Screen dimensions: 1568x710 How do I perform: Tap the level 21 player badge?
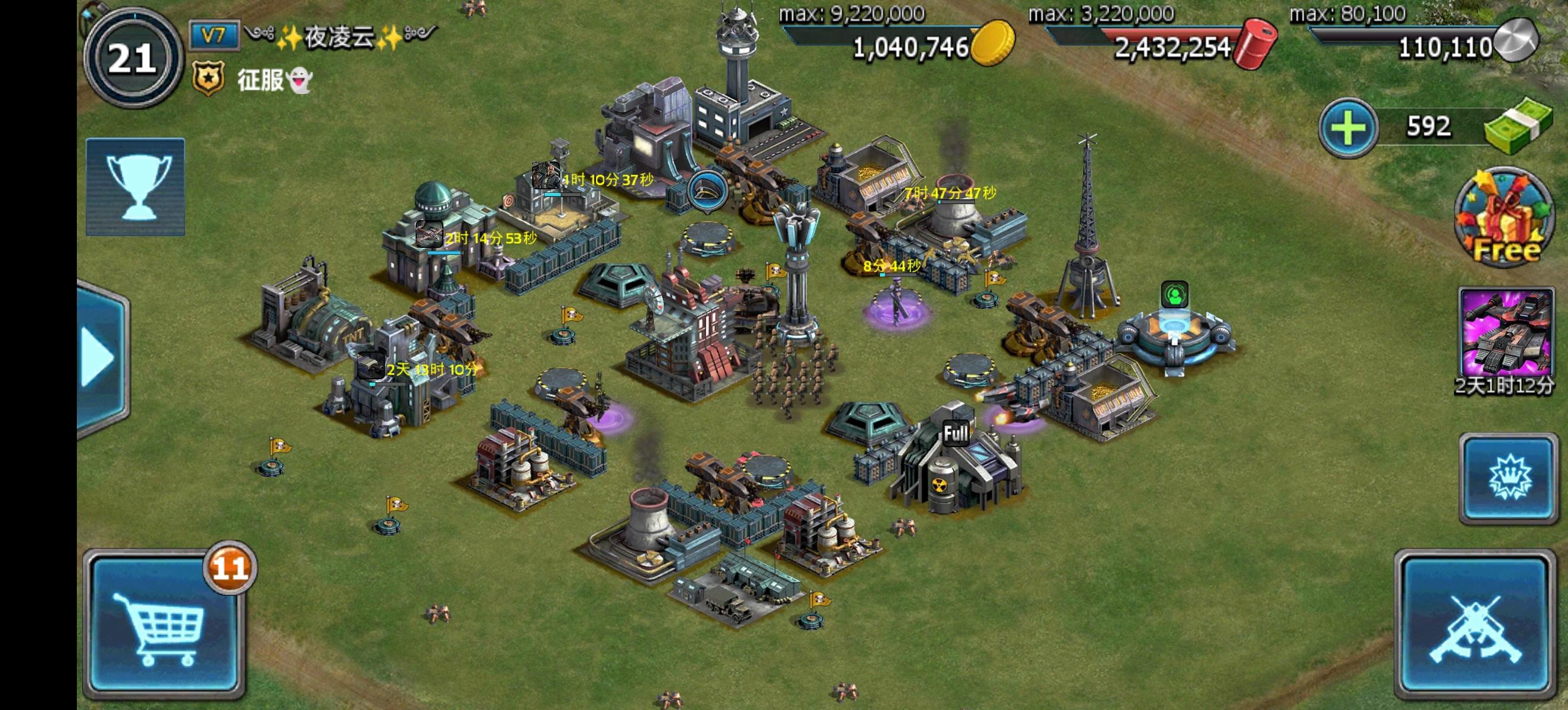(x=132, y=59)
